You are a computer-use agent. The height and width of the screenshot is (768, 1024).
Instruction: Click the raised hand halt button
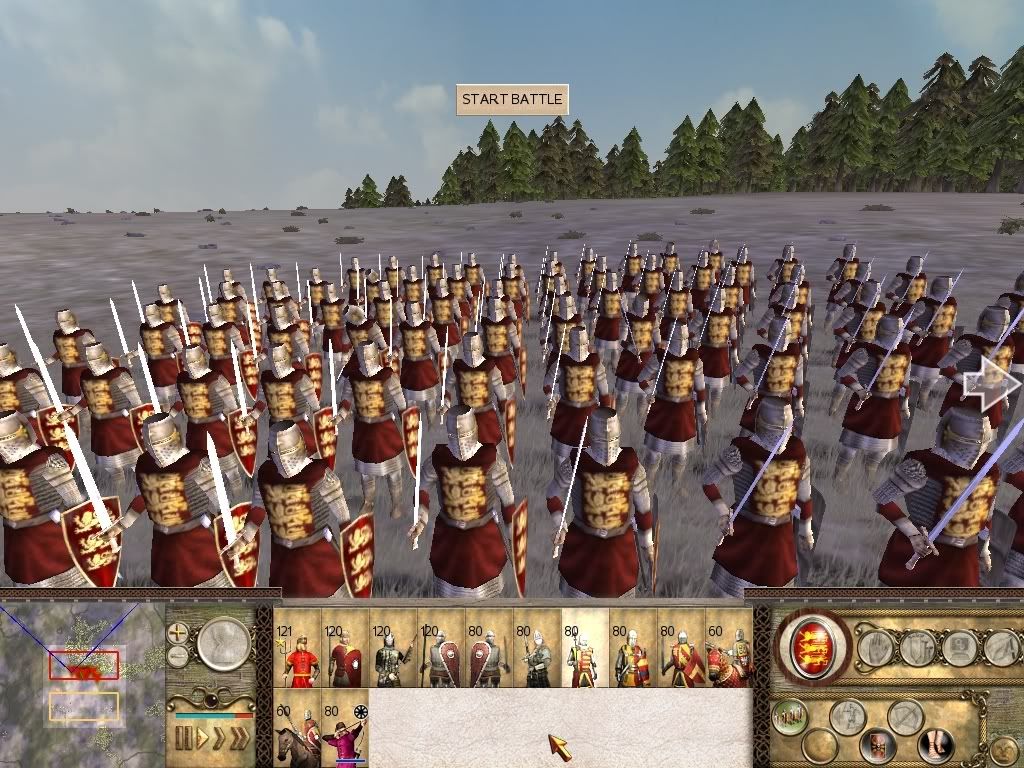[876, 648]
